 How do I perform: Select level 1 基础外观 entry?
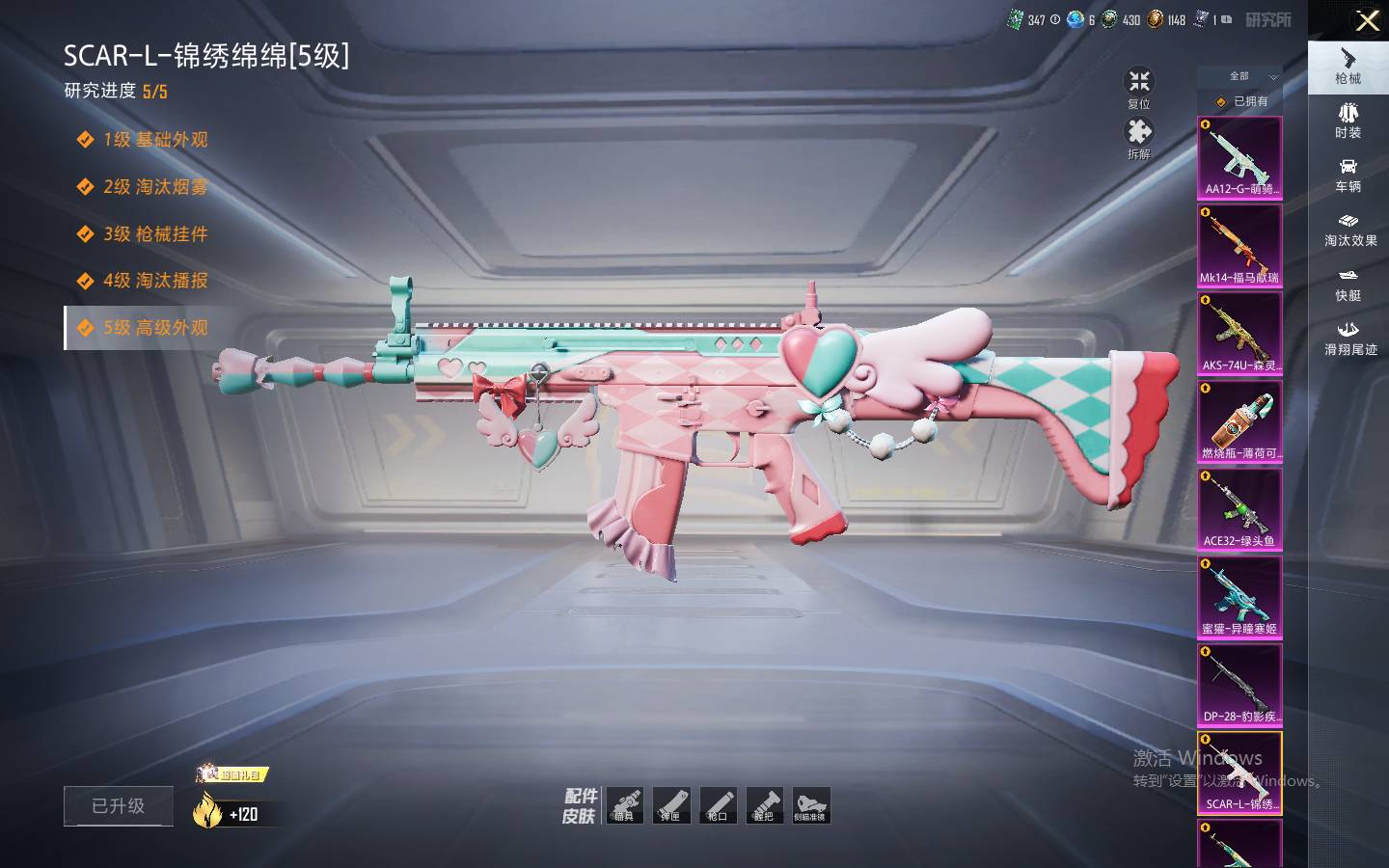tap(155, 140)
